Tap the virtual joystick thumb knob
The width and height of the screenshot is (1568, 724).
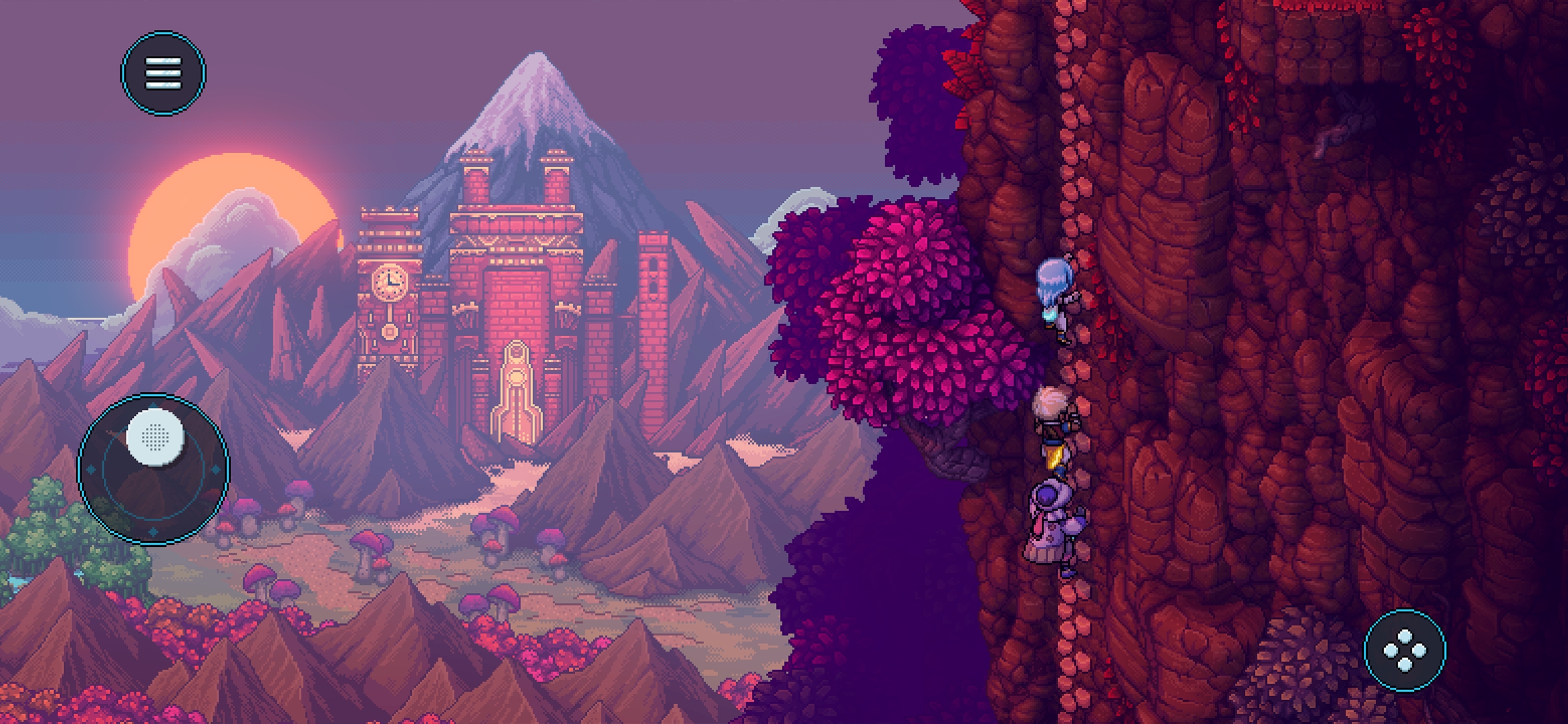point(155,437)
